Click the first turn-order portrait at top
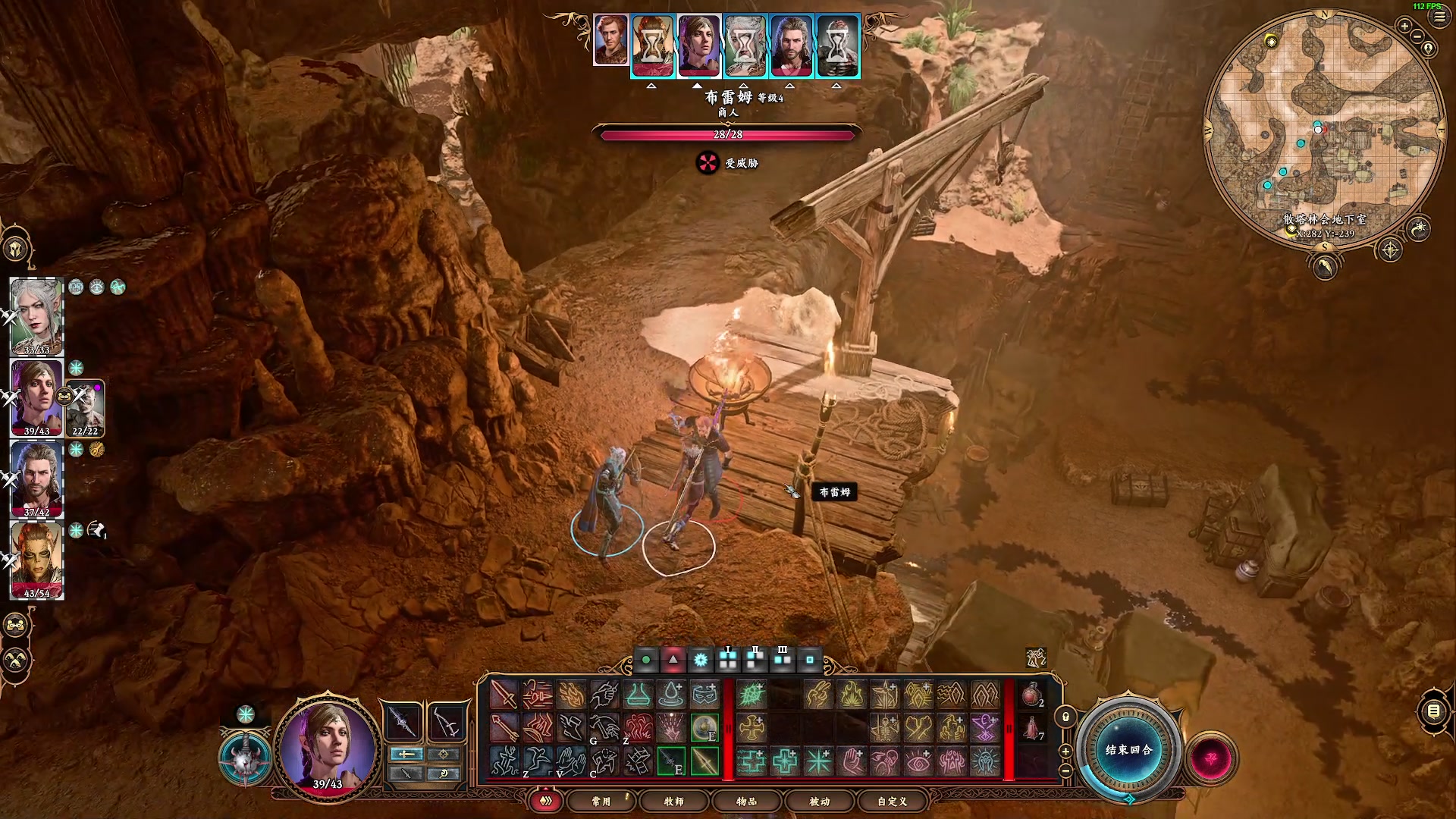Image resolution: width=1456 pixels, height=819 pixels. coord(610,39)
